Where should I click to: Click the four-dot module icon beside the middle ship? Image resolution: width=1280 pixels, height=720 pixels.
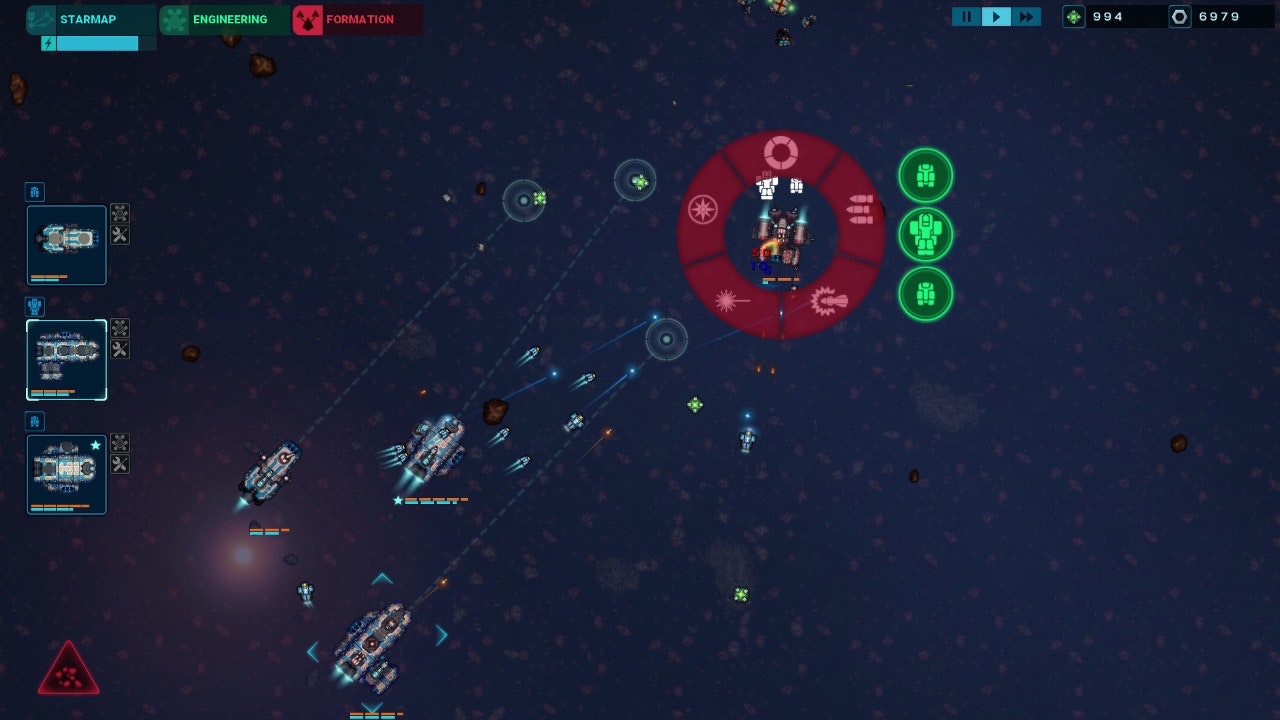click(120, 328)
